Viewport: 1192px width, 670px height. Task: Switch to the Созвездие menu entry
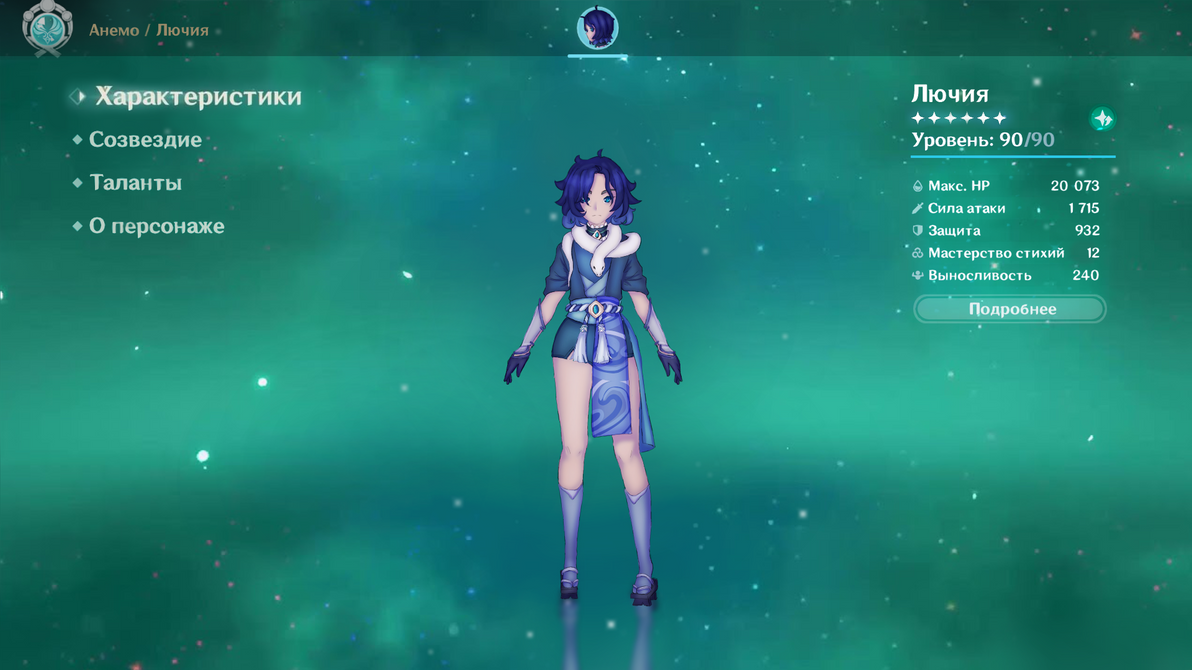click(x=145, y=140)
